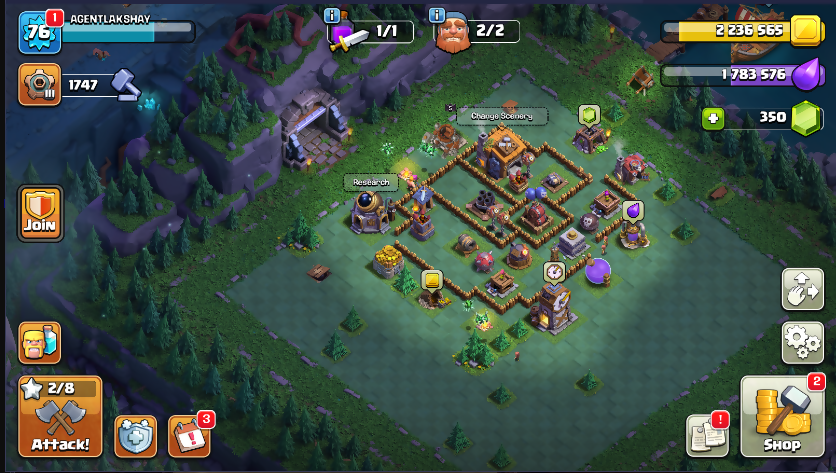This screenshot has width=836, height=473.
Task: Tap the green shield bubble above building
Action: (589, 114)
